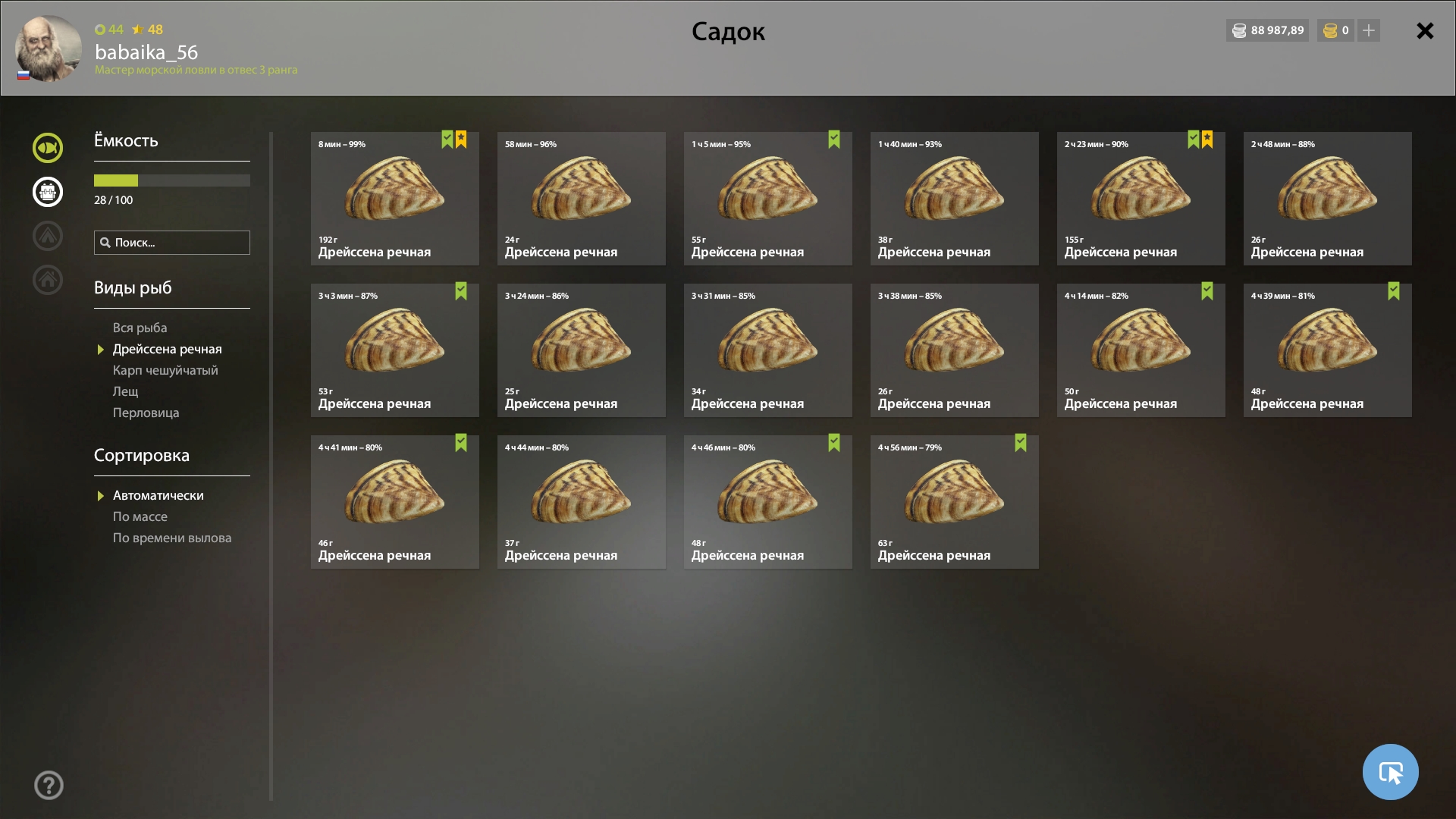
Task: Open the help question mark icon
Action: (49, 786)
